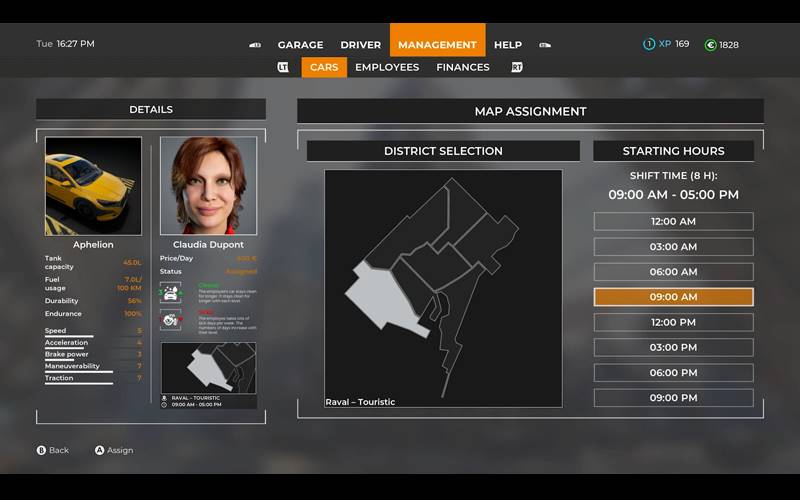Choose the 12:00 PM starting hour

673,322
